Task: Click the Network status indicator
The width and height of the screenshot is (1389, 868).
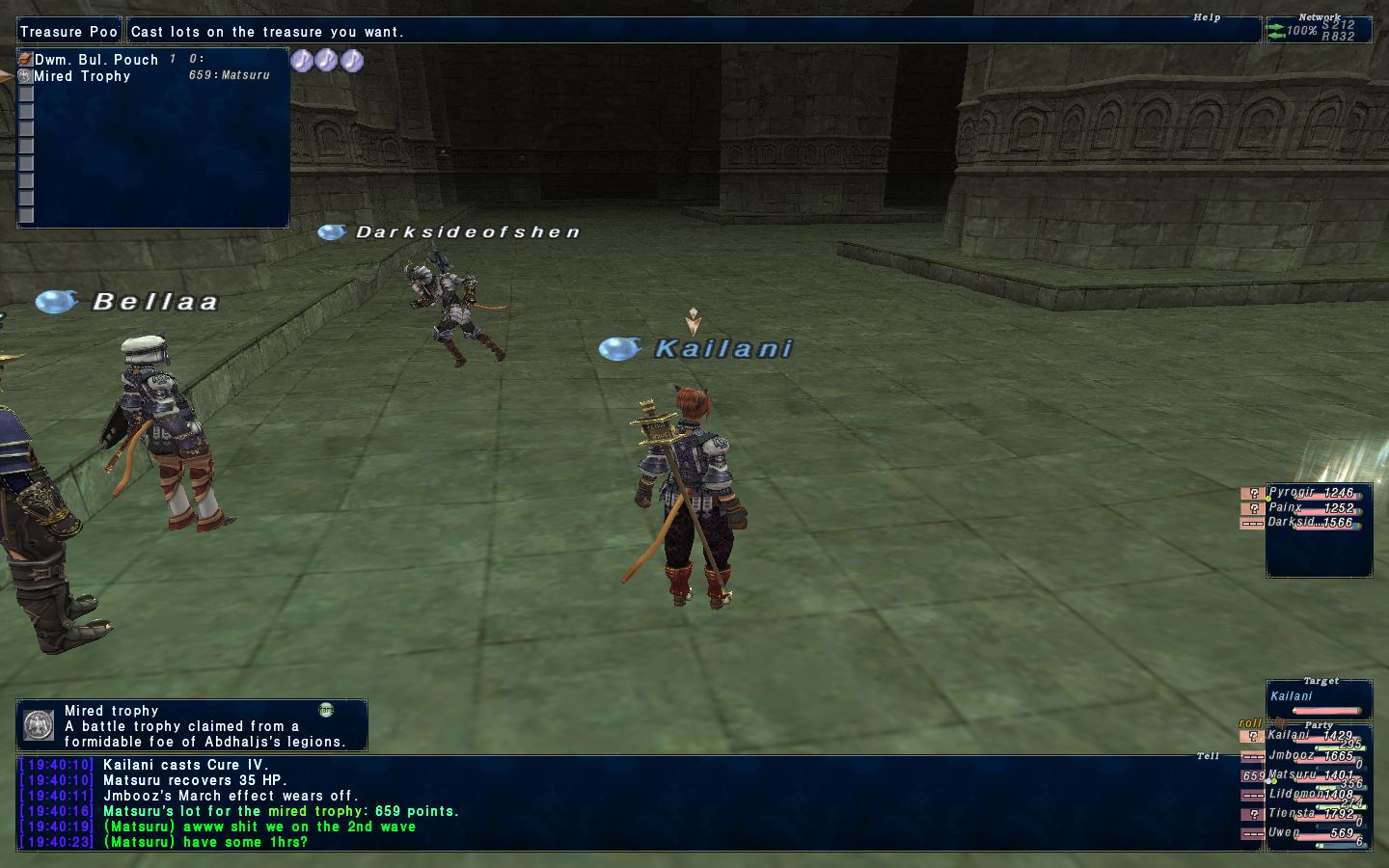Action: 1318,30
